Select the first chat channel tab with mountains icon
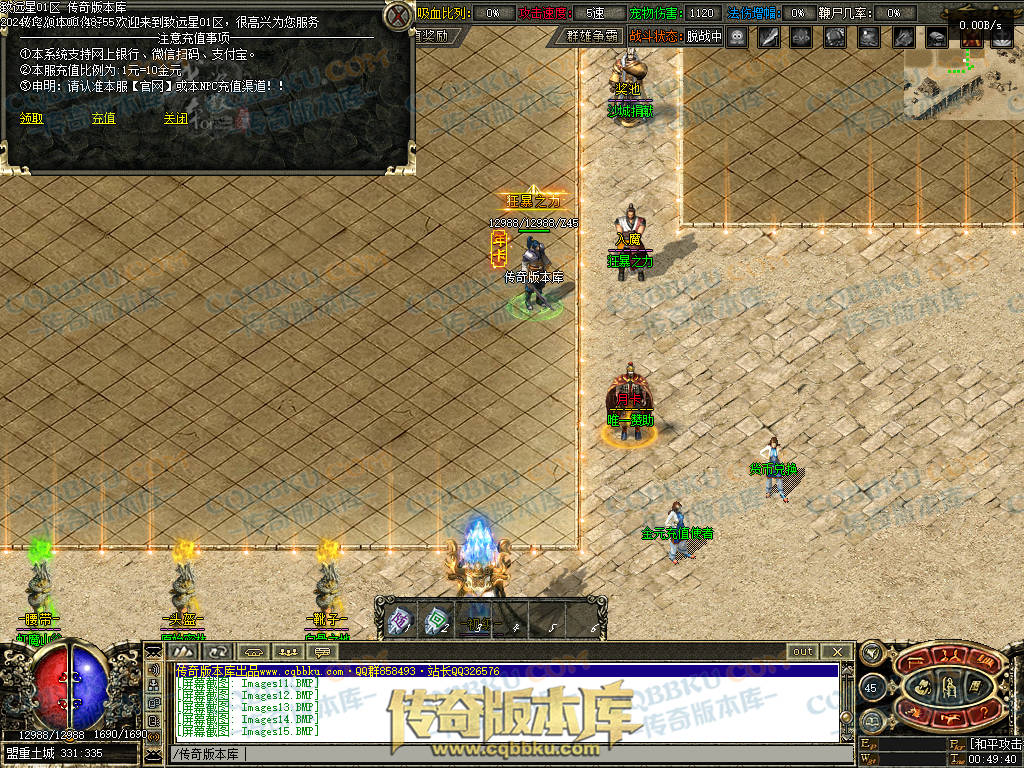This screenshot has height=768, width=1024. click(x=184, y=652)
